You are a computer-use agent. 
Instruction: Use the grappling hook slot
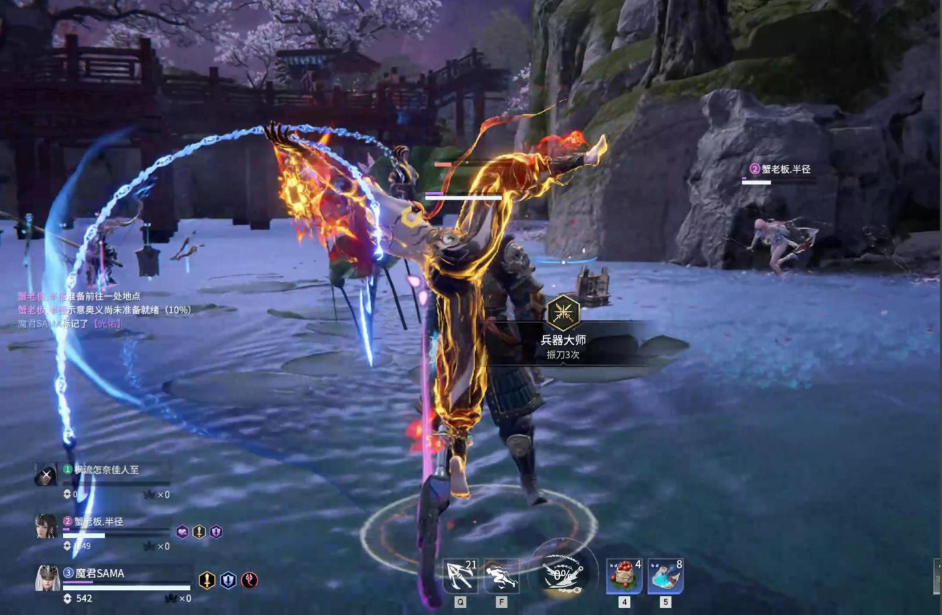[461, 577]
